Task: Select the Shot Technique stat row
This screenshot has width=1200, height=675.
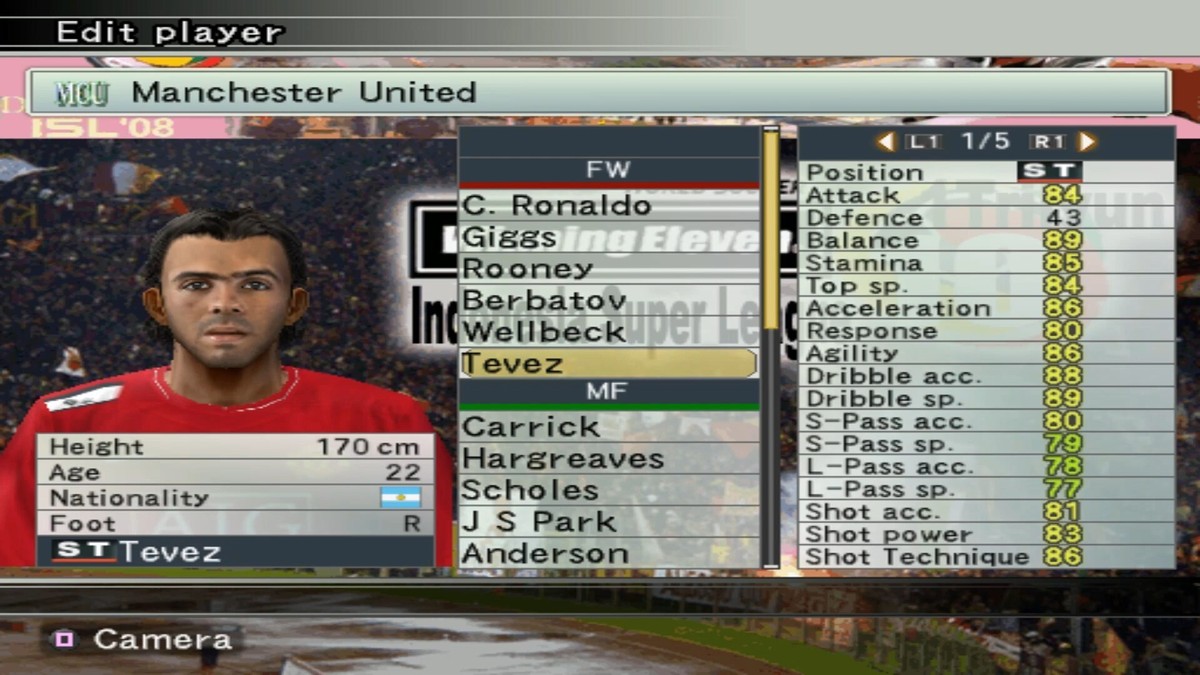Action: coord(985,557)
